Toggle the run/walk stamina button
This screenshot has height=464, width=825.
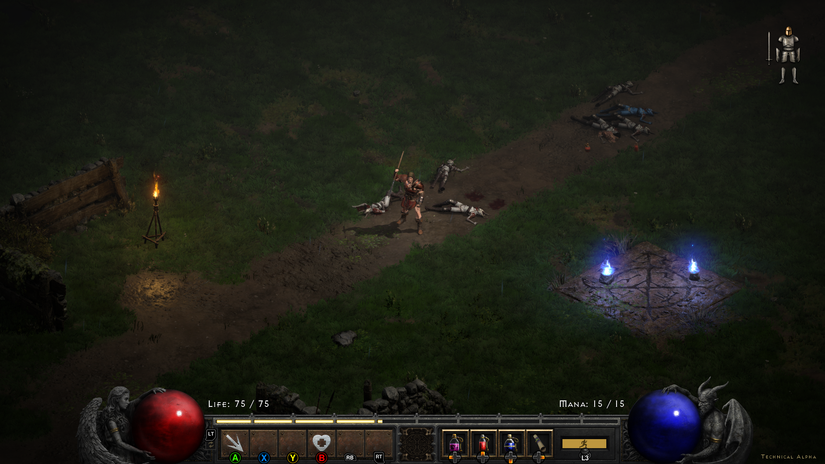point(584,443)
